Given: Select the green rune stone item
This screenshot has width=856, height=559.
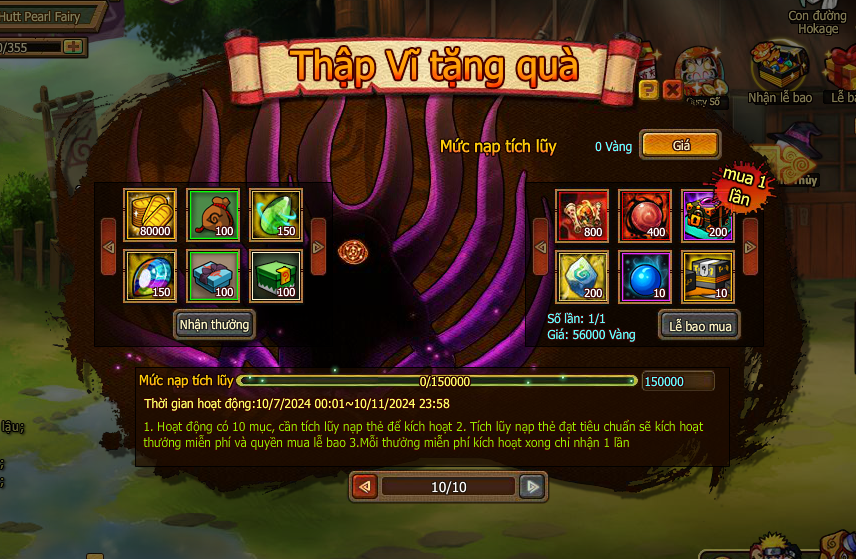Looking at the screenshot, I should 582,276.
